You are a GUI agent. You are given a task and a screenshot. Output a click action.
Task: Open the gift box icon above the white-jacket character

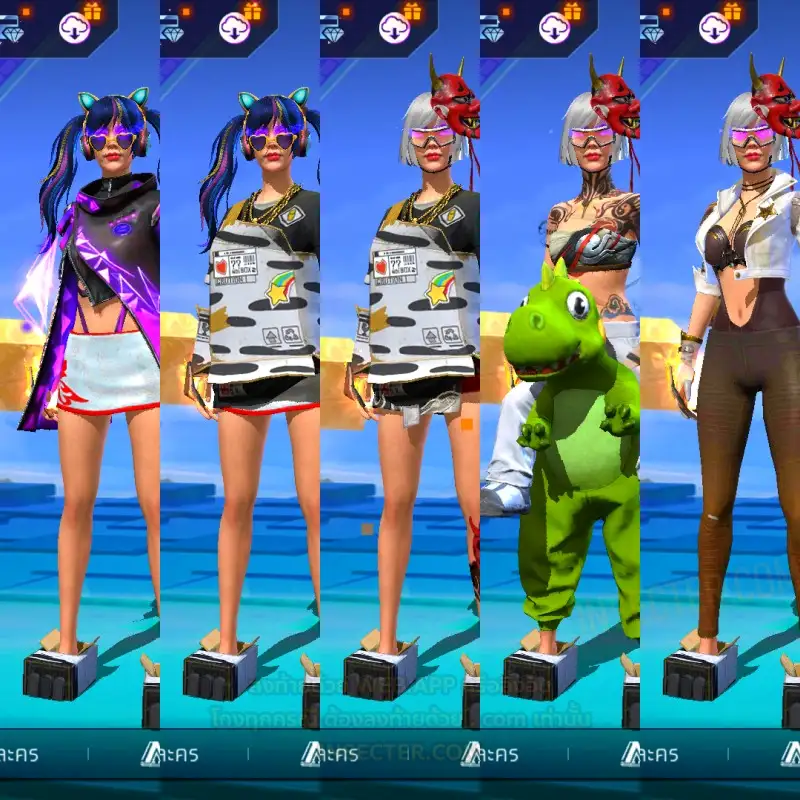click(732, 11)
